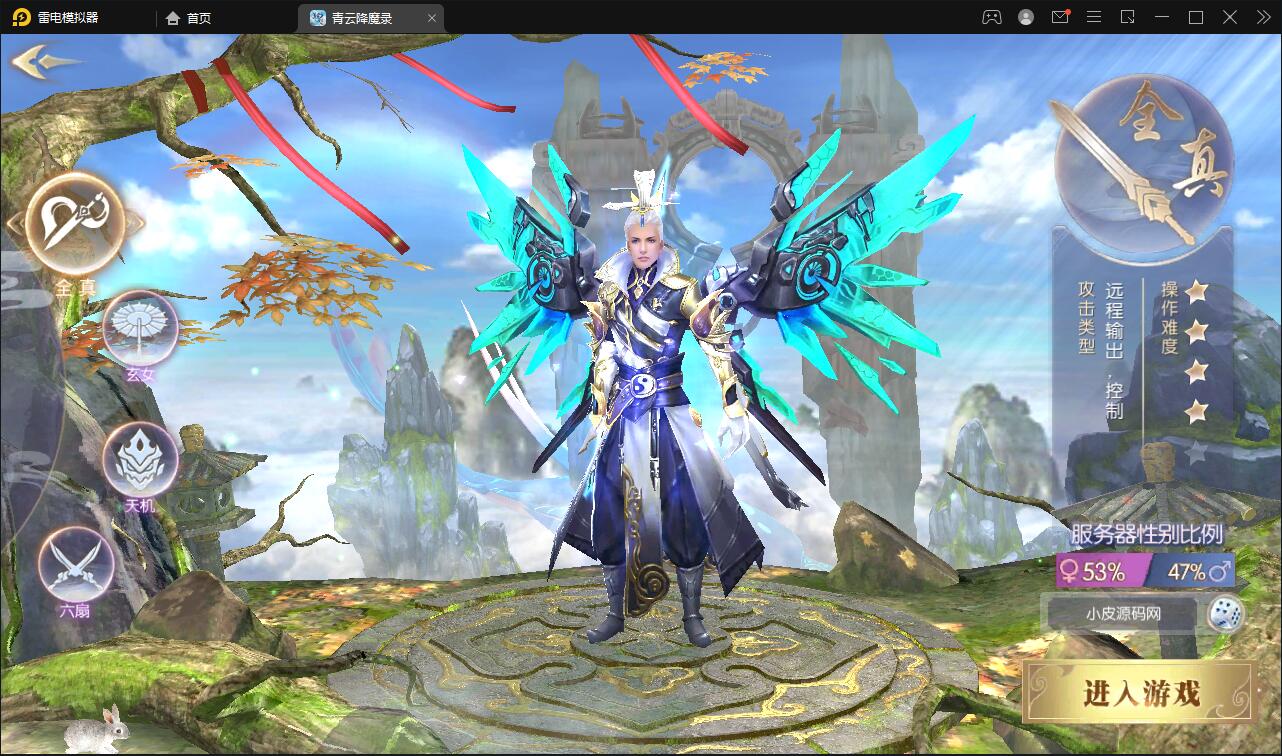
Task: Toggle the currently highlighted 全真 class selection
Action: pyautogui.click(x=75, y=225)
